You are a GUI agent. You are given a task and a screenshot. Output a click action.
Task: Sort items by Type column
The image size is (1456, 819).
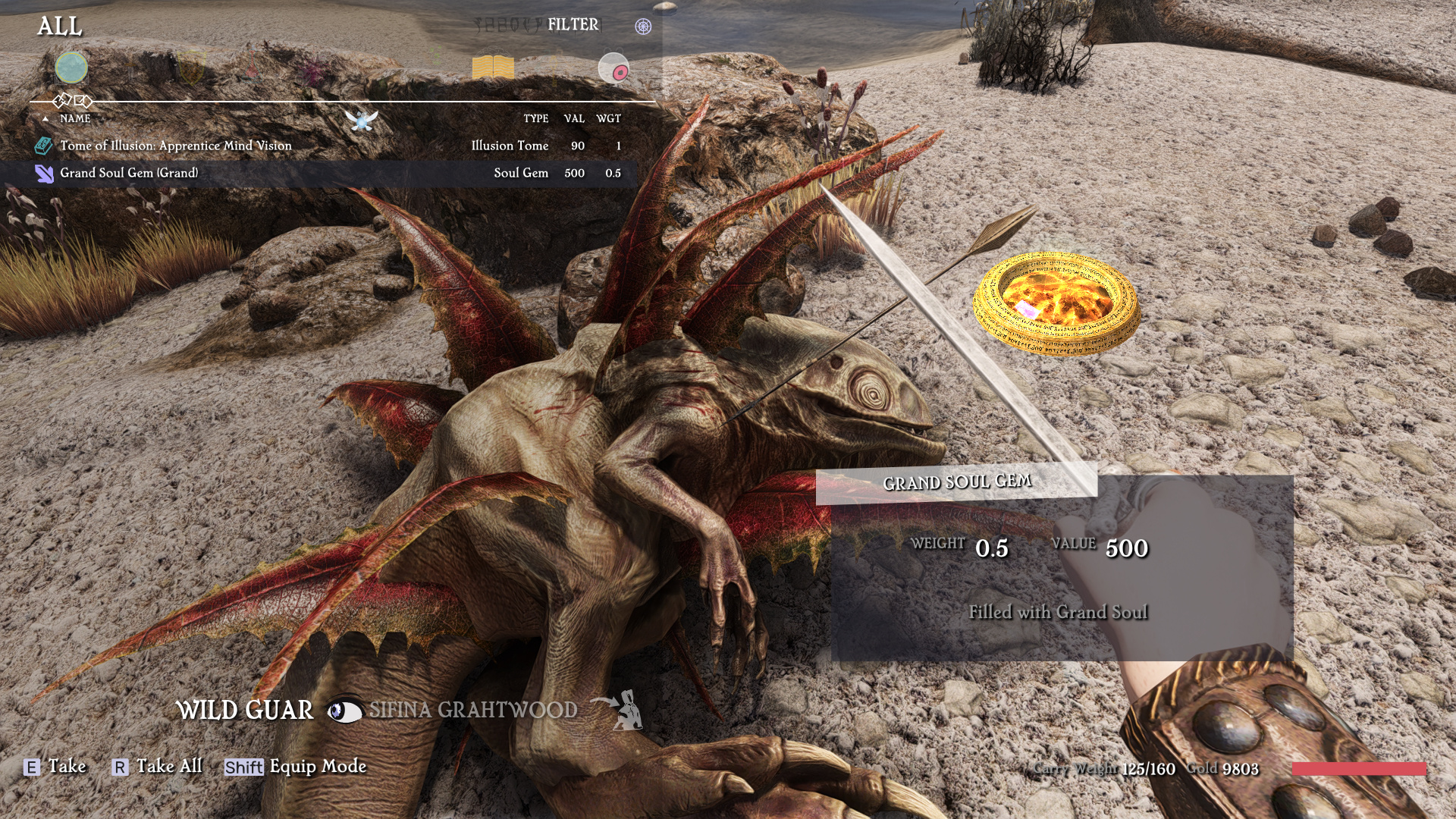(535, 119)
